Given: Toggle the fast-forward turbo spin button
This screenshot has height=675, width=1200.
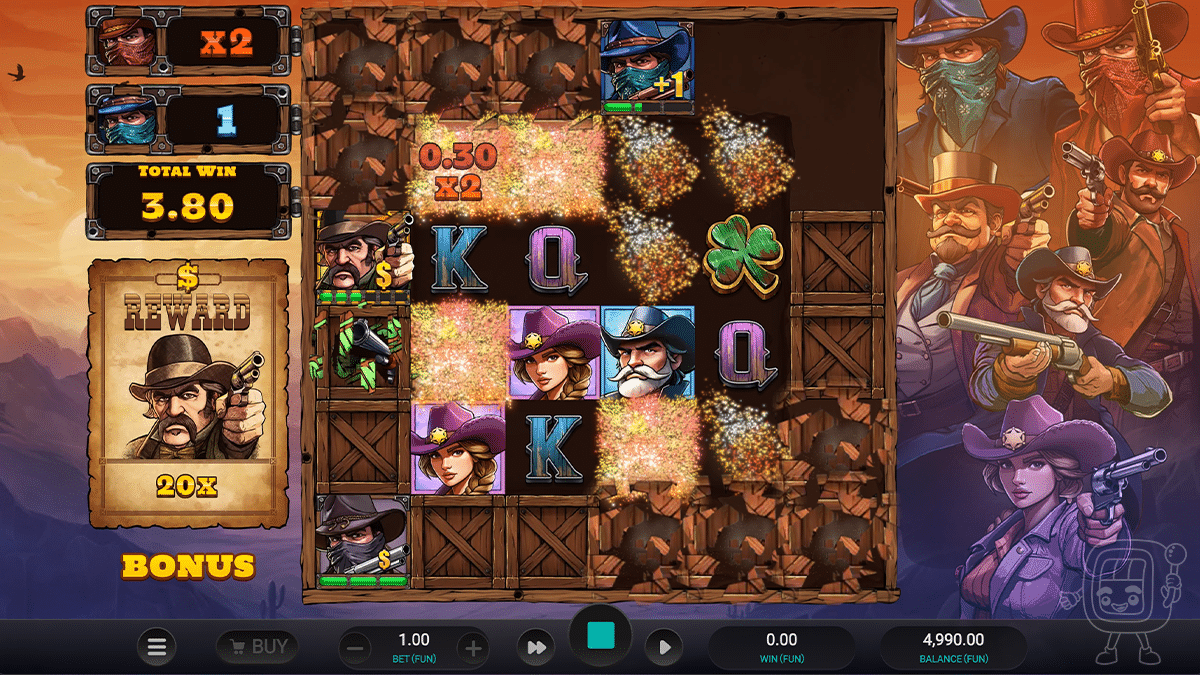Looking at the screenshot, I should [x=537, y=648].
